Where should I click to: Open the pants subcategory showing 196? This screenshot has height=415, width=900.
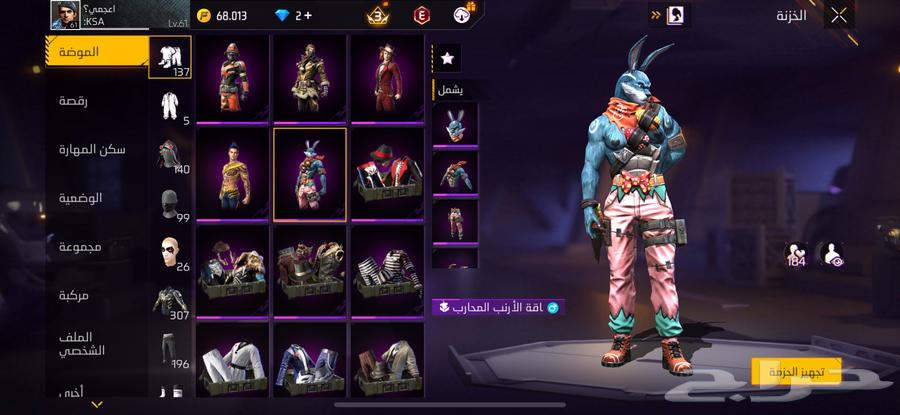pos(170,350)
